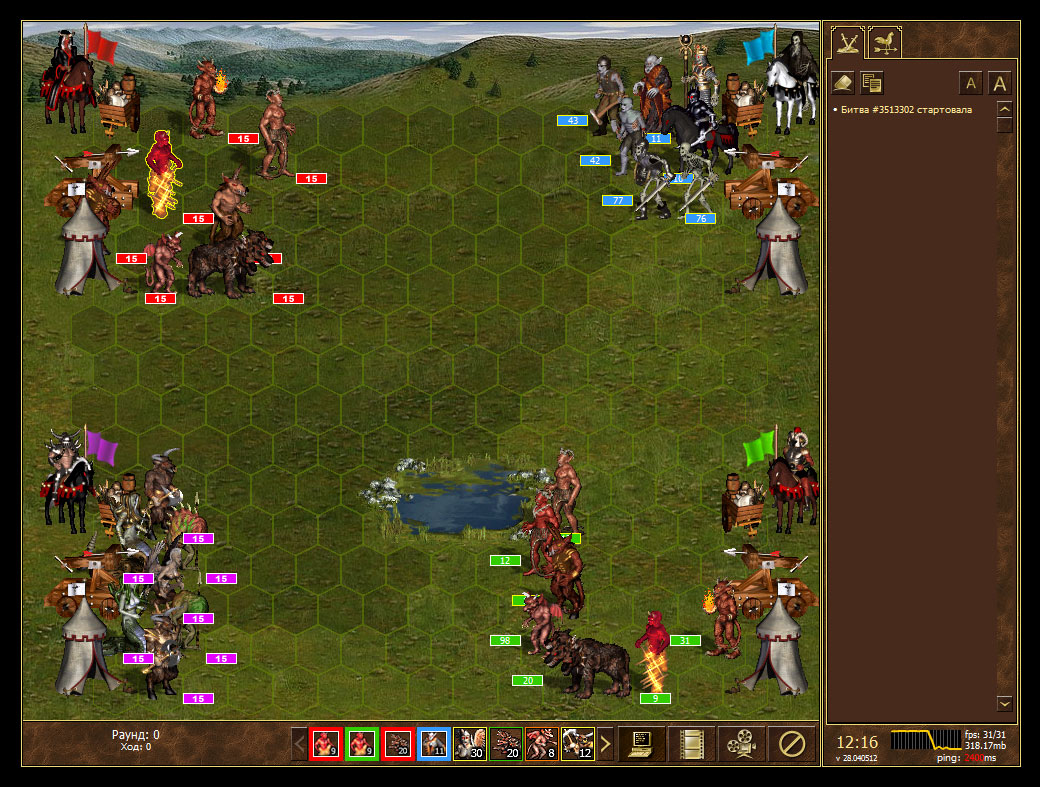The image size is (1040, 787).
Task: Select the blue-framed unit portrait numbered 11
Action: click(x=433, y=744)
